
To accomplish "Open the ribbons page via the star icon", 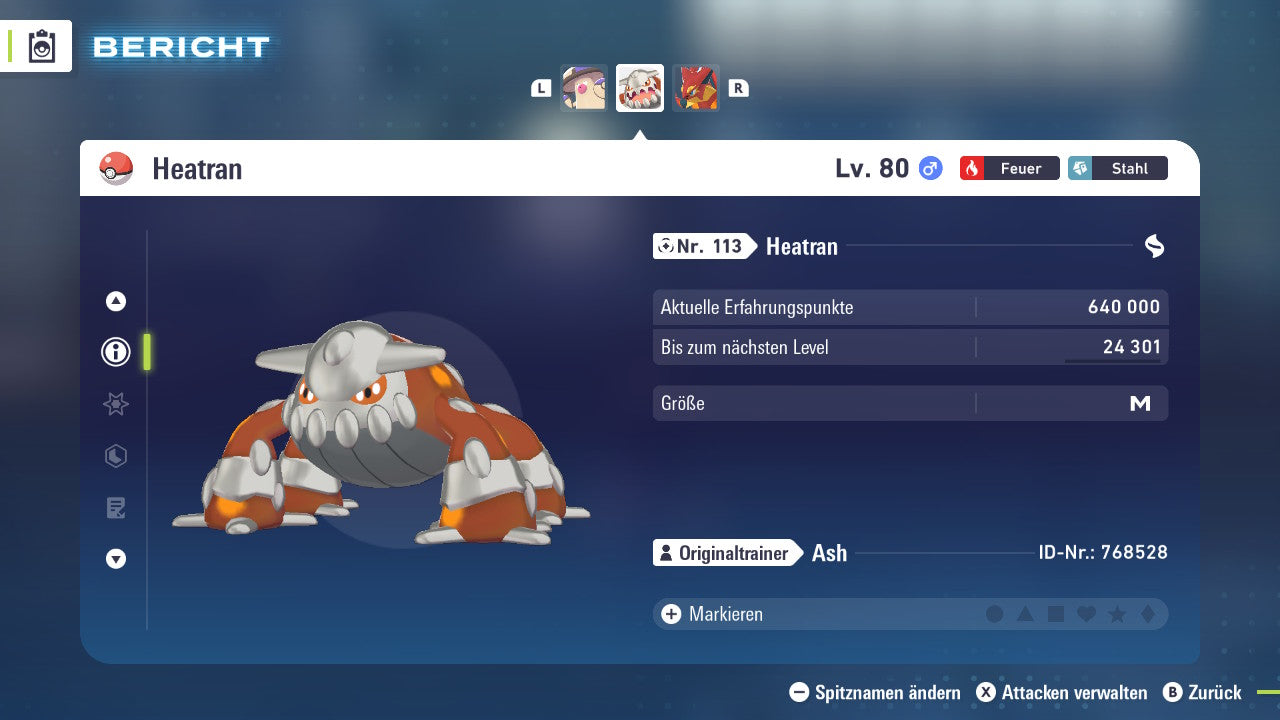I will click(x=115, y=404).
